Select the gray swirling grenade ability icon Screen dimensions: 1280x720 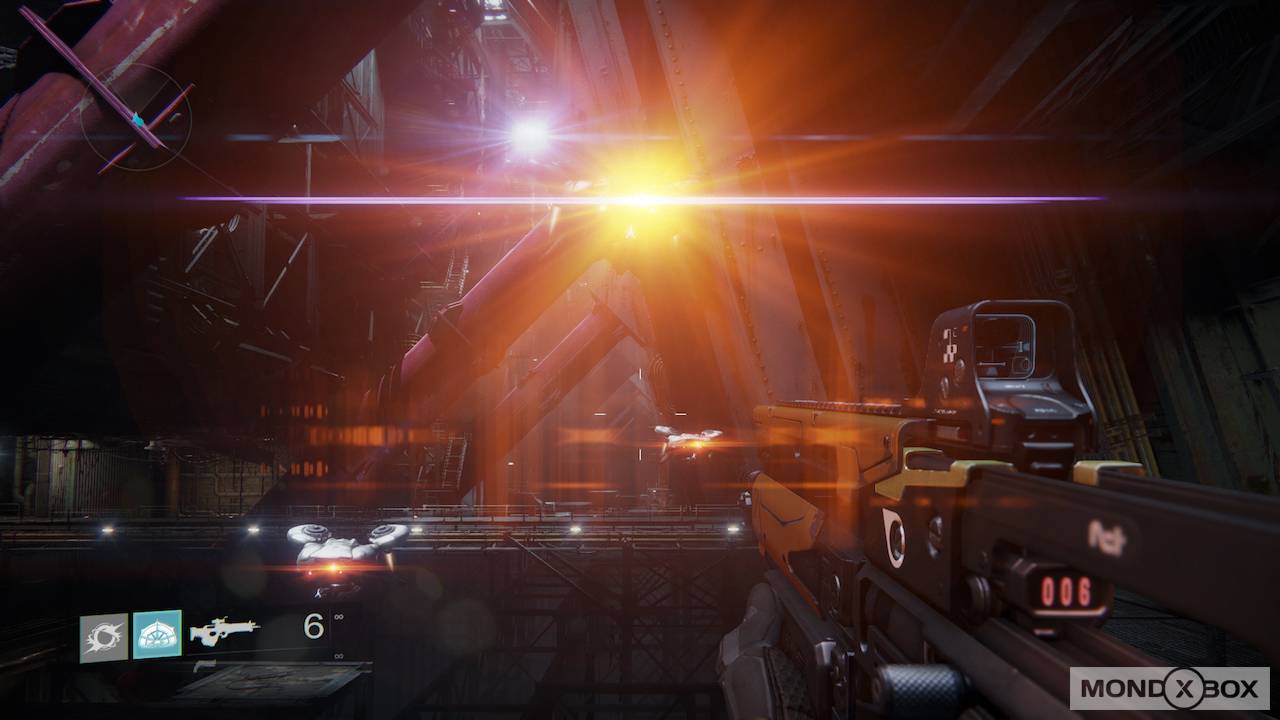coord(104,638)
